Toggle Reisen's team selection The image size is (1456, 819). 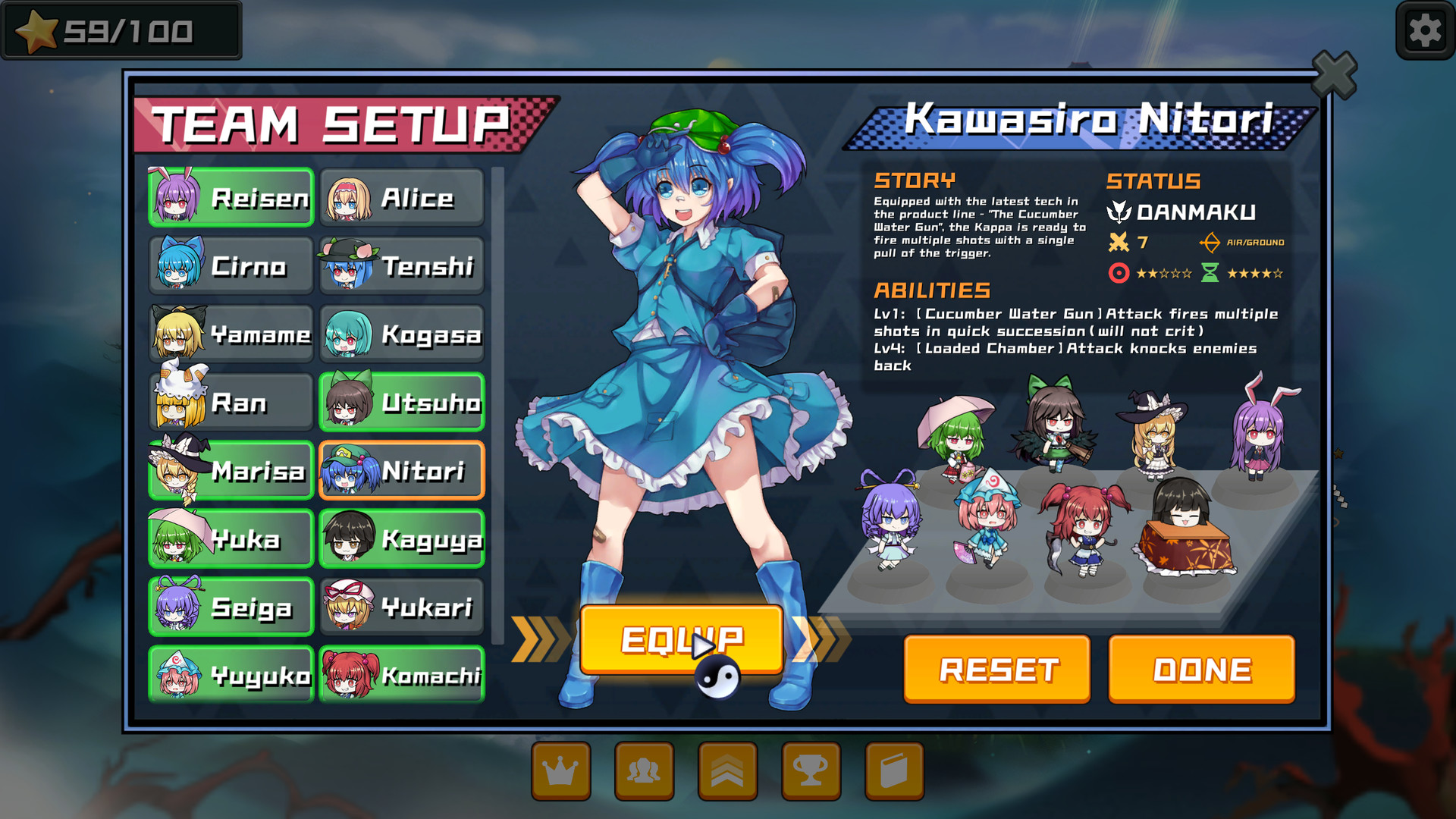(230, 197)
